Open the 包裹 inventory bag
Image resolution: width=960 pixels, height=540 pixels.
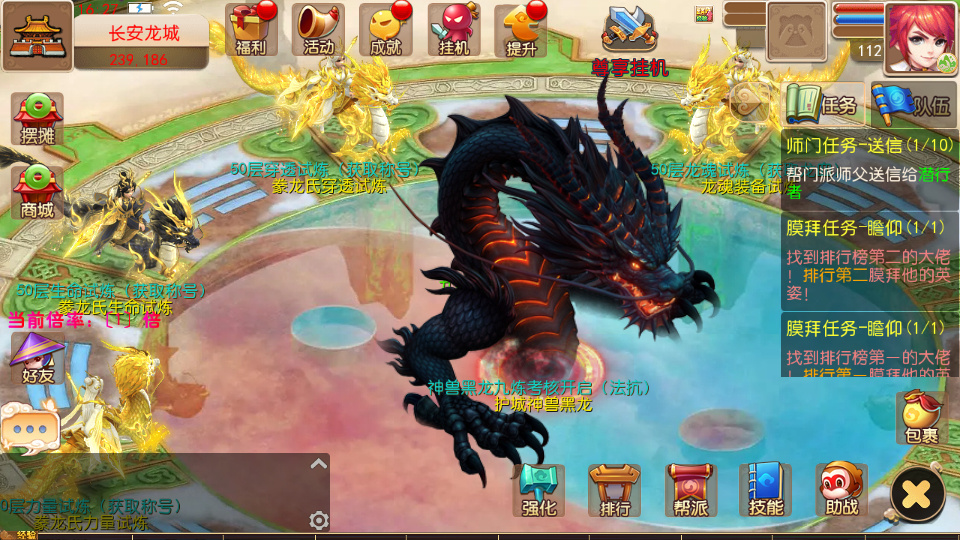921,417
